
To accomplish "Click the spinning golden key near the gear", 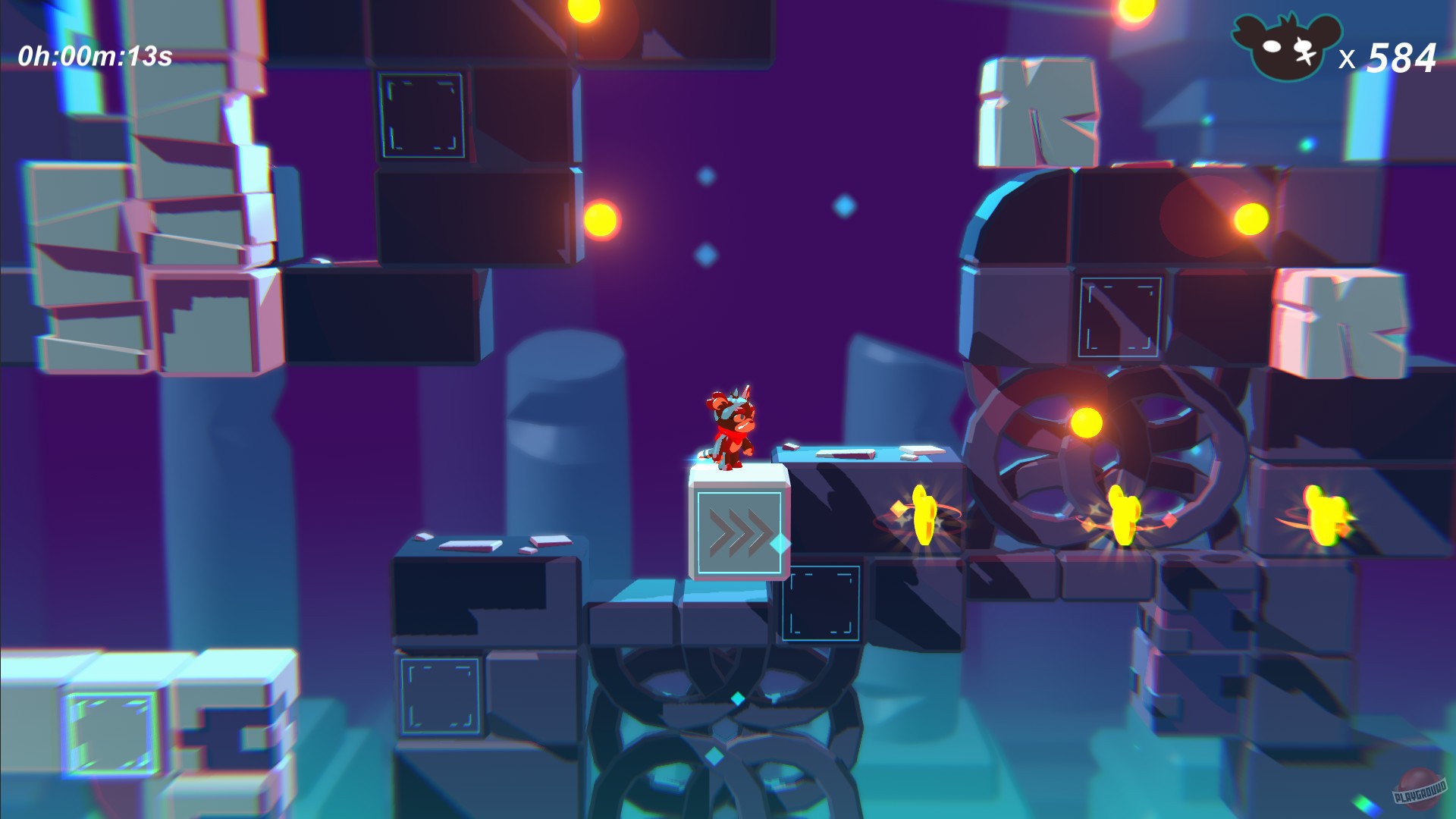I will point(924,514).
